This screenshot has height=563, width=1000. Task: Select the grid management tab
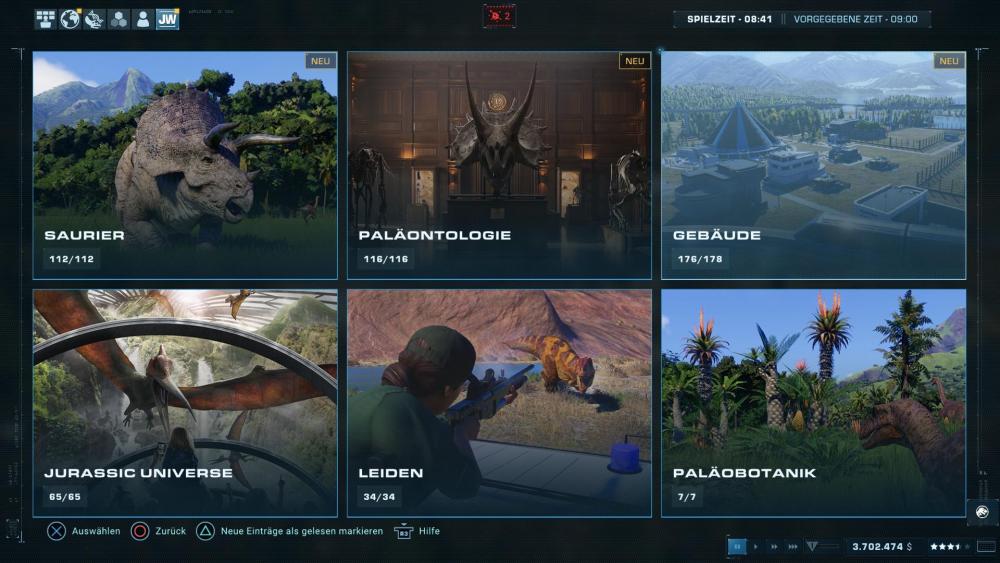pos(45,19)
